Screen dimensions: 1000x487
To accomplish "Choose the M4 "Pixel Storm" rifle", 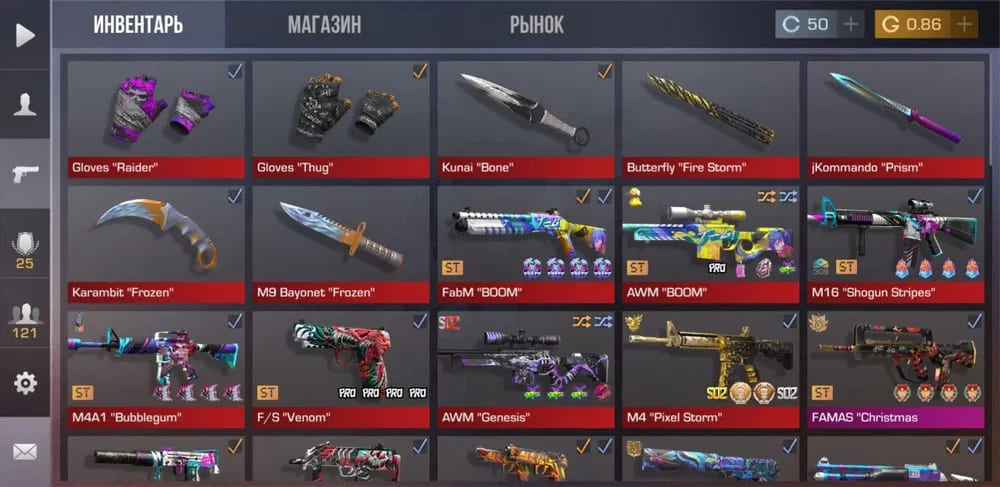I will [710, 368].
